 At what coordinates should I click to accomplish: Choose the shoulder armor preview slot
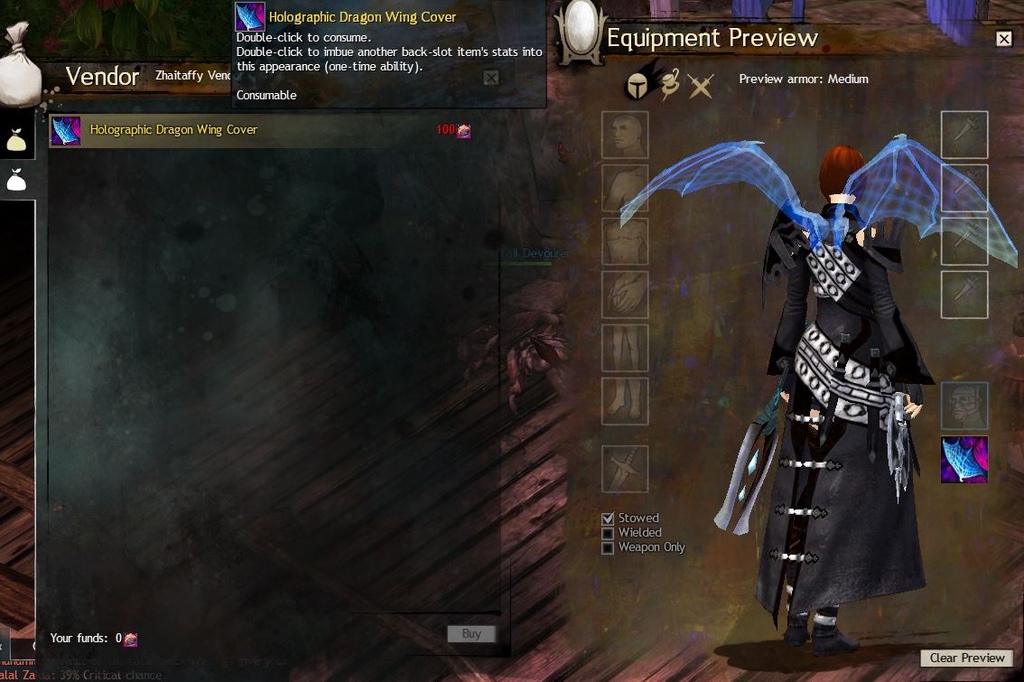pos(625,188)
